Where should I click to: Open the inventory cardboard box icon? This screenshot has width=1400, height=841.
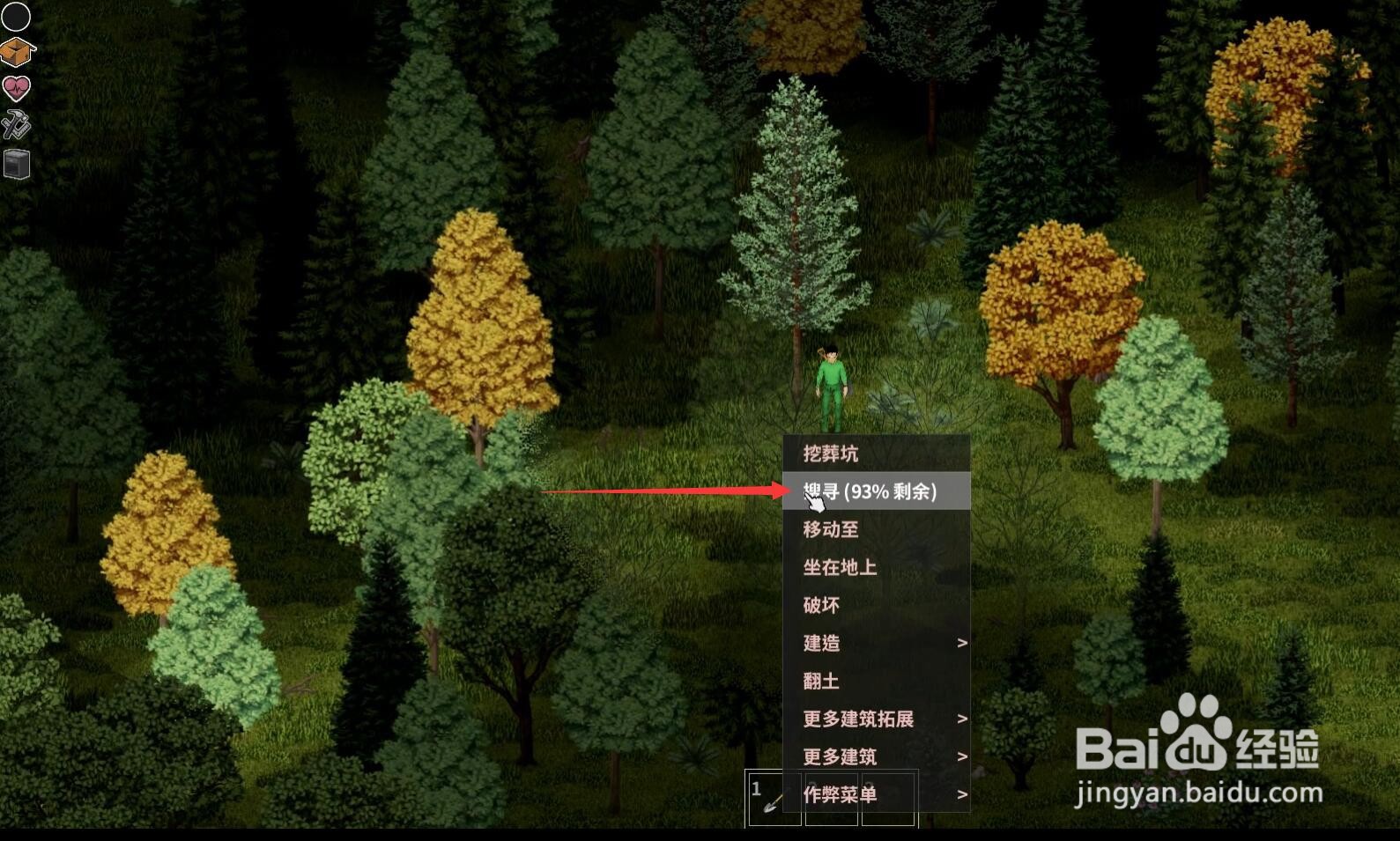(16, 52)
